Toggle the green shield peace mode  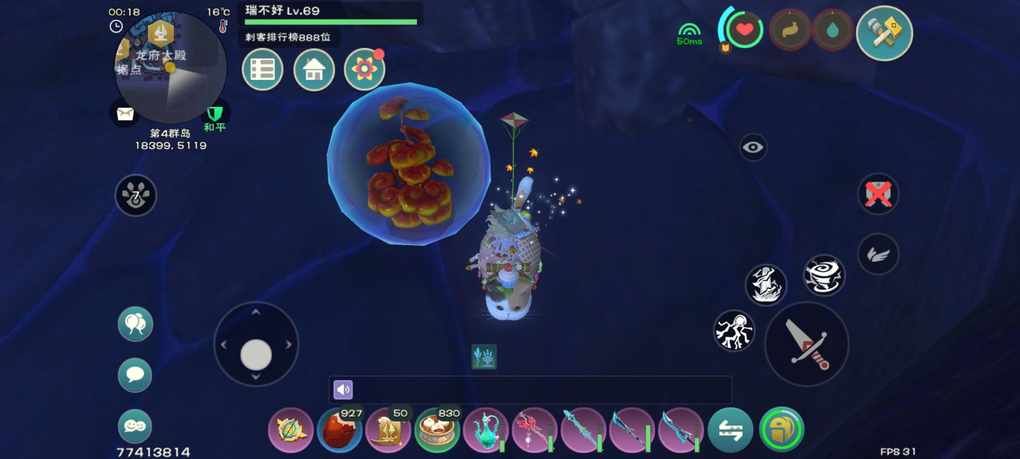[x=214, y=115]
